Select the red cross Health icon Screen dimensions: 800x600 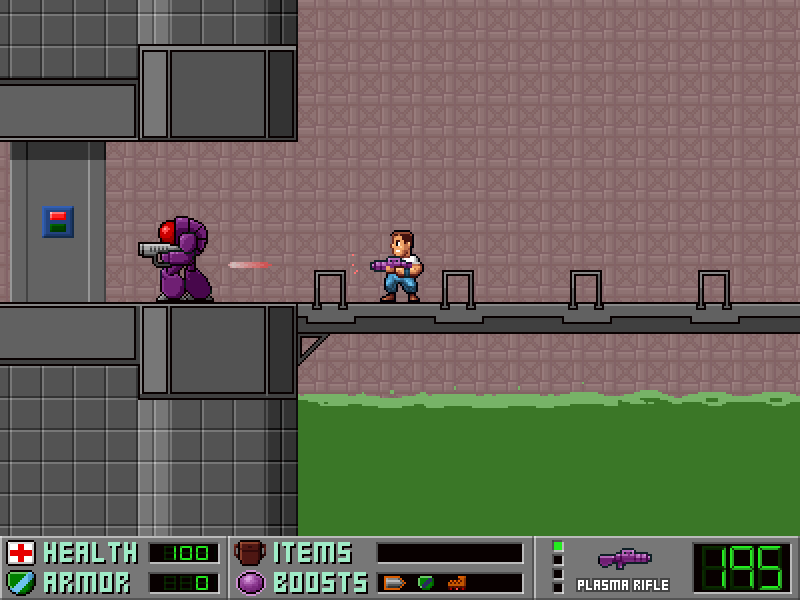(x=20, y=553)
